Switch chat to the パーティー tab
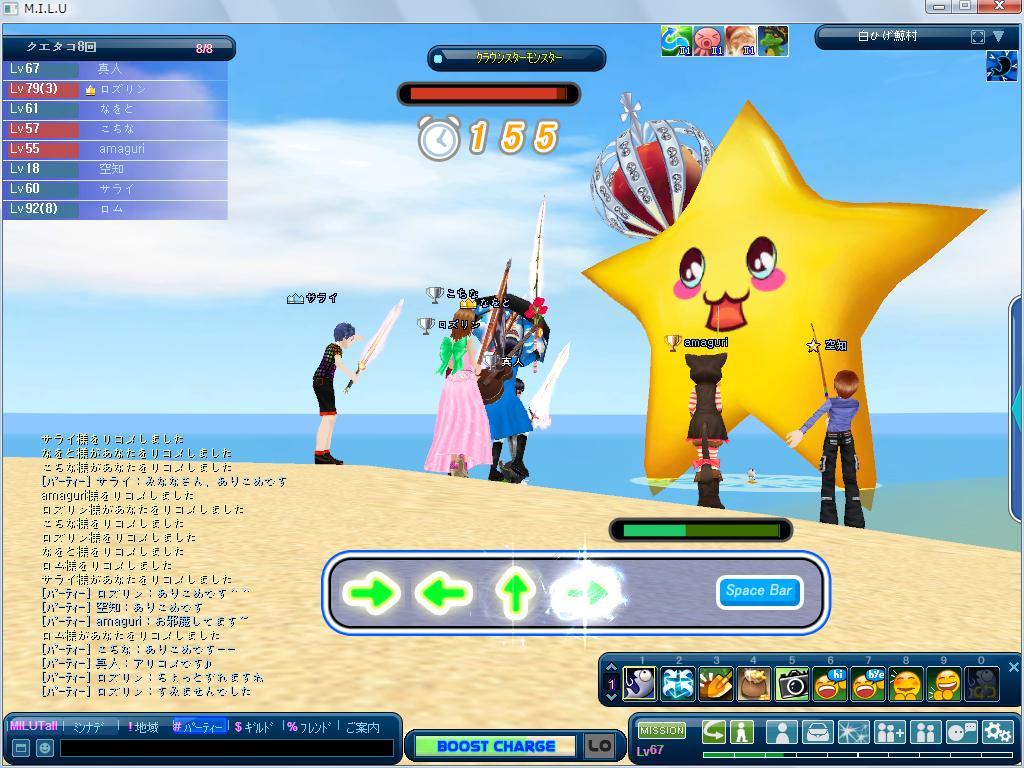Screen dimensions: 1024x768 click(x=198, y=727)
